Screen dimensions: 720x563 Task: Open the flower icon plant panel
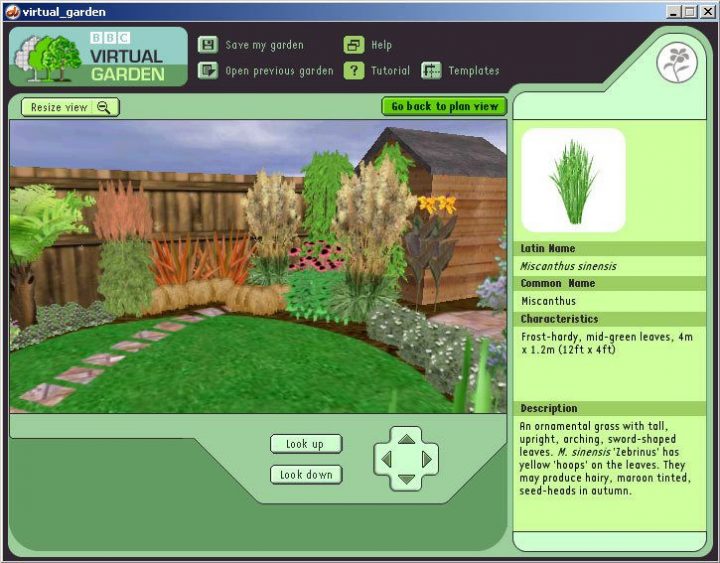[676, 63]
